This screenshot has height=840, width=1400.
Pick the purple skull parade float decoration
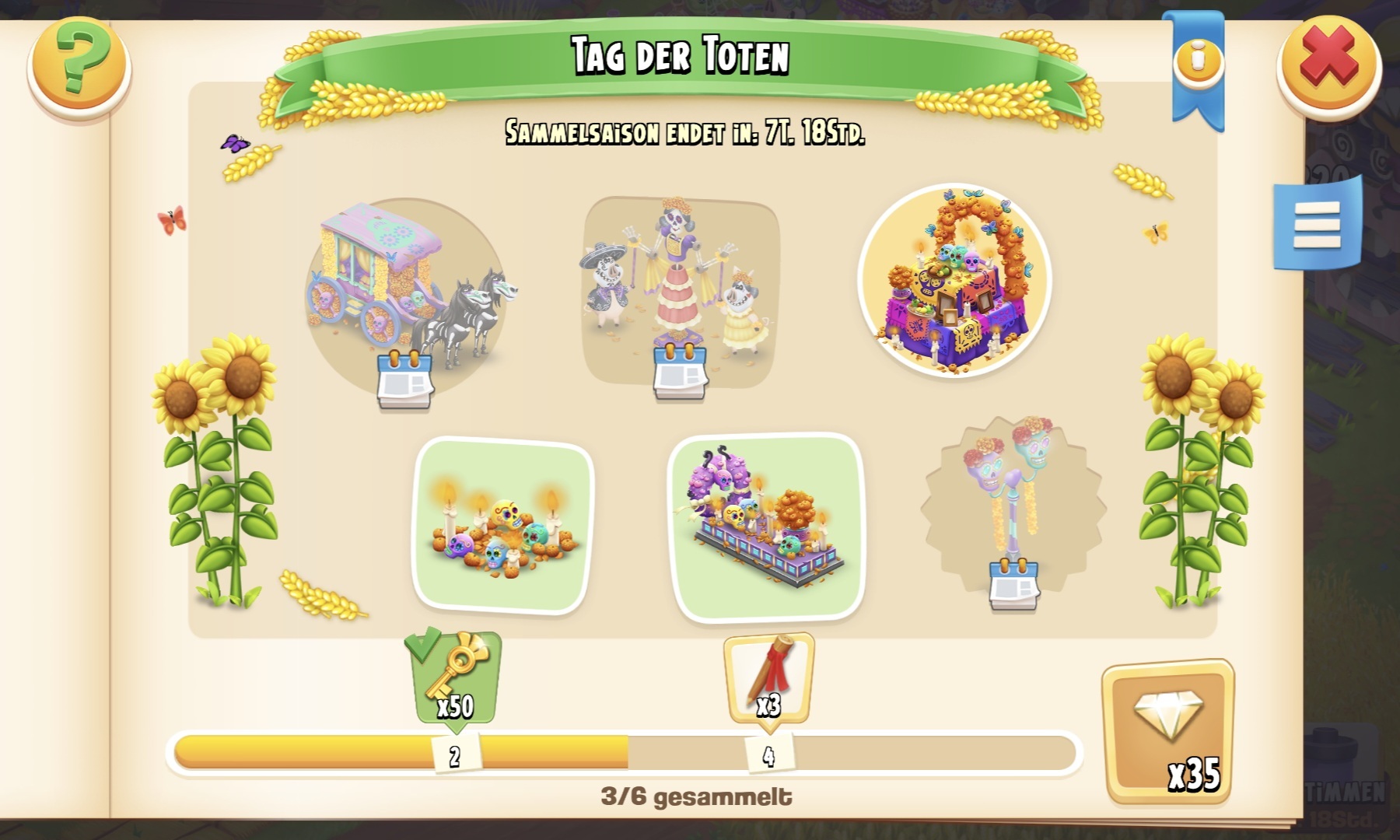coord(766,527)
